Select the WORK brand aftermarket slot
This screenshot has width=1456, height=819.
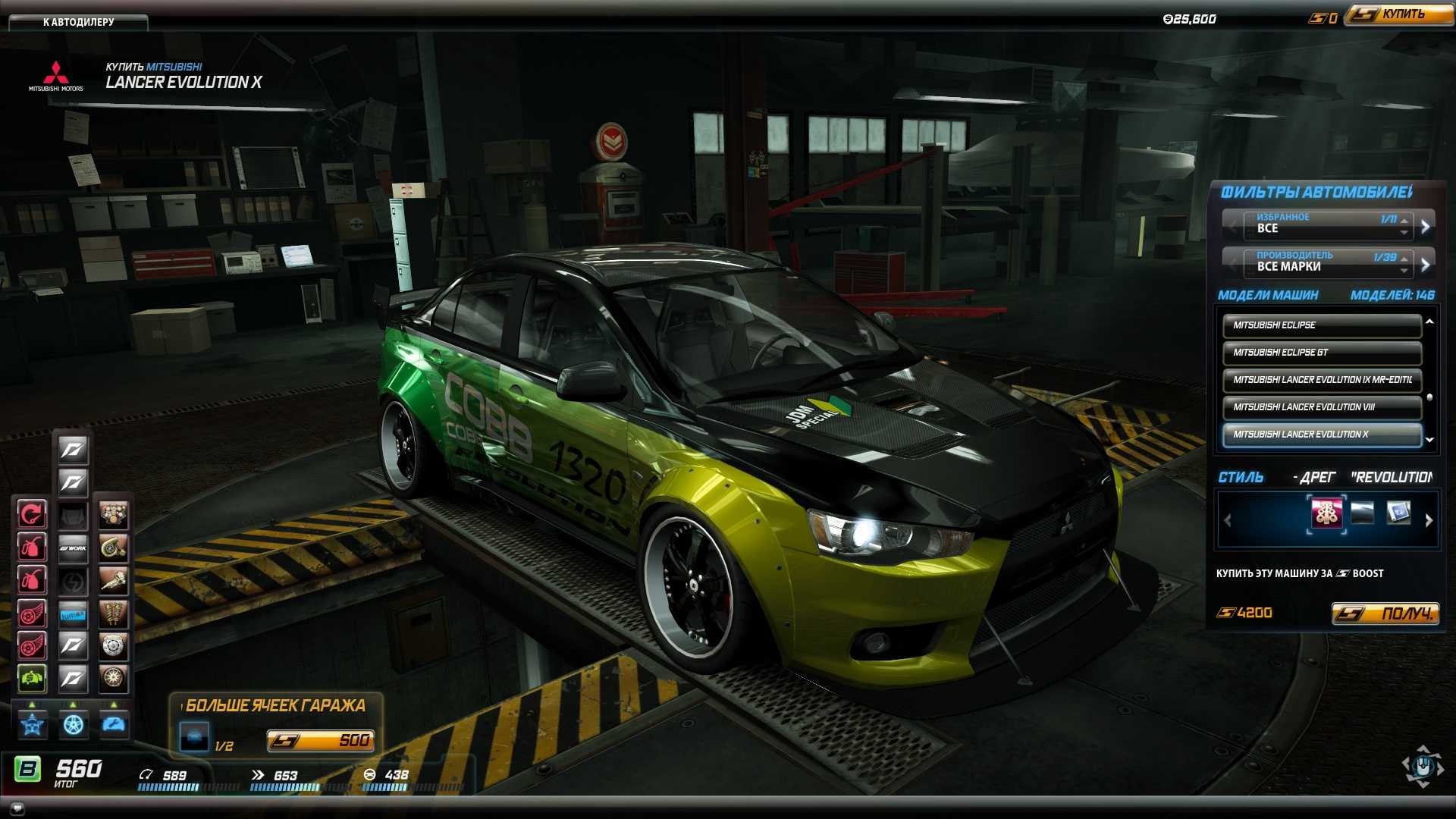point(73,548)
